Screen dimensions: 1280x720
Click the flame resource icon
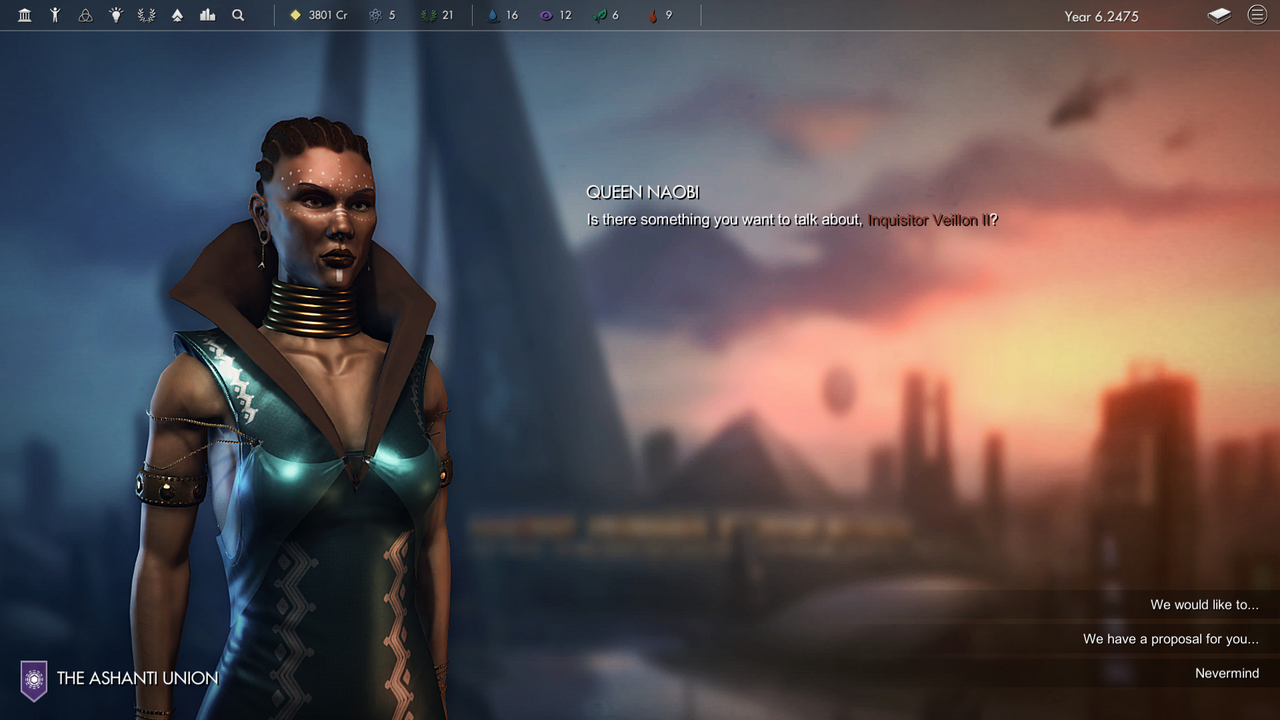click(651, 16)
